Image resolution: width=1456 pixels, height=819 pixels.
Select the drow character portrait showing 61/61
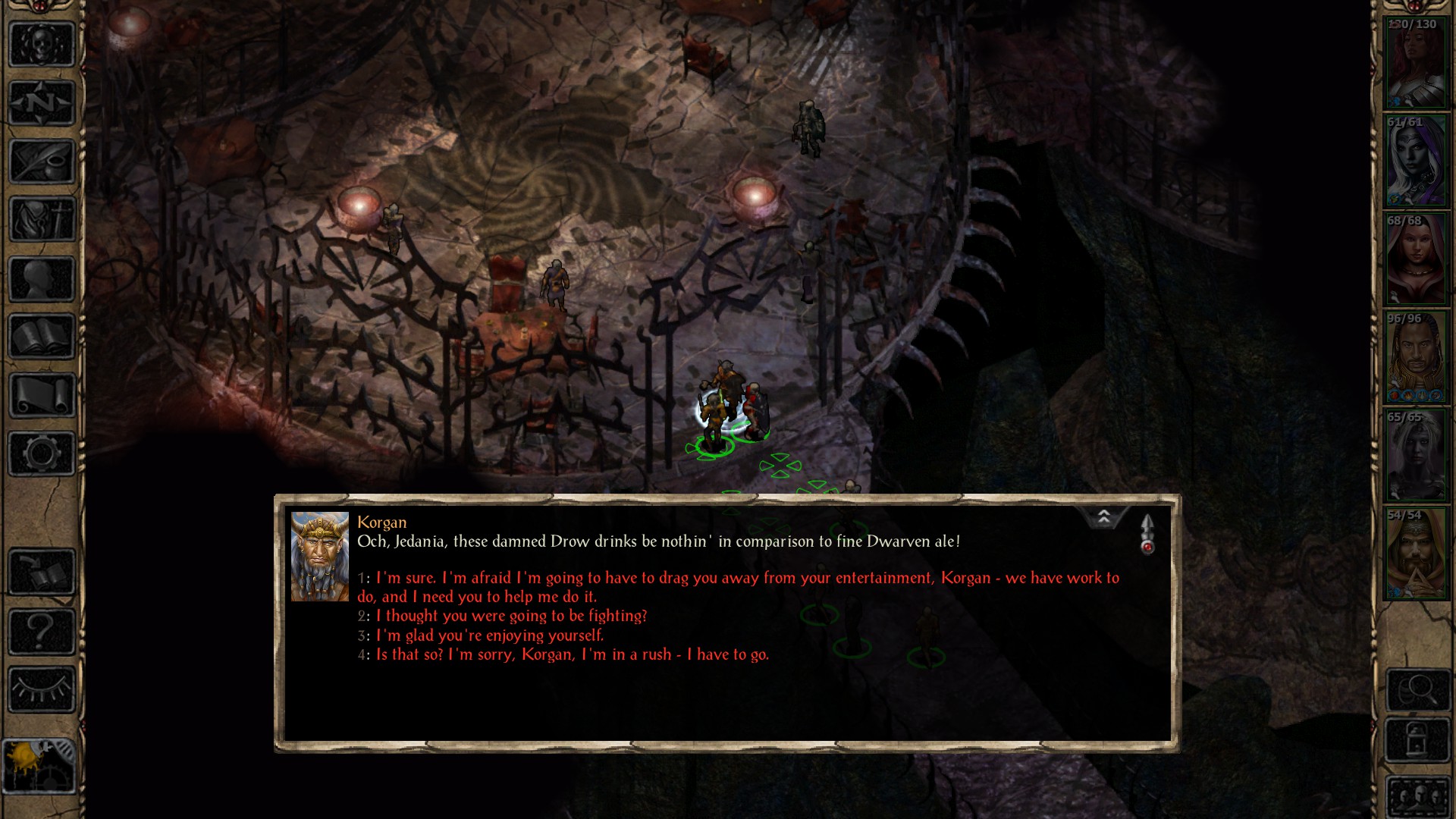click(x=1416, y=161)
